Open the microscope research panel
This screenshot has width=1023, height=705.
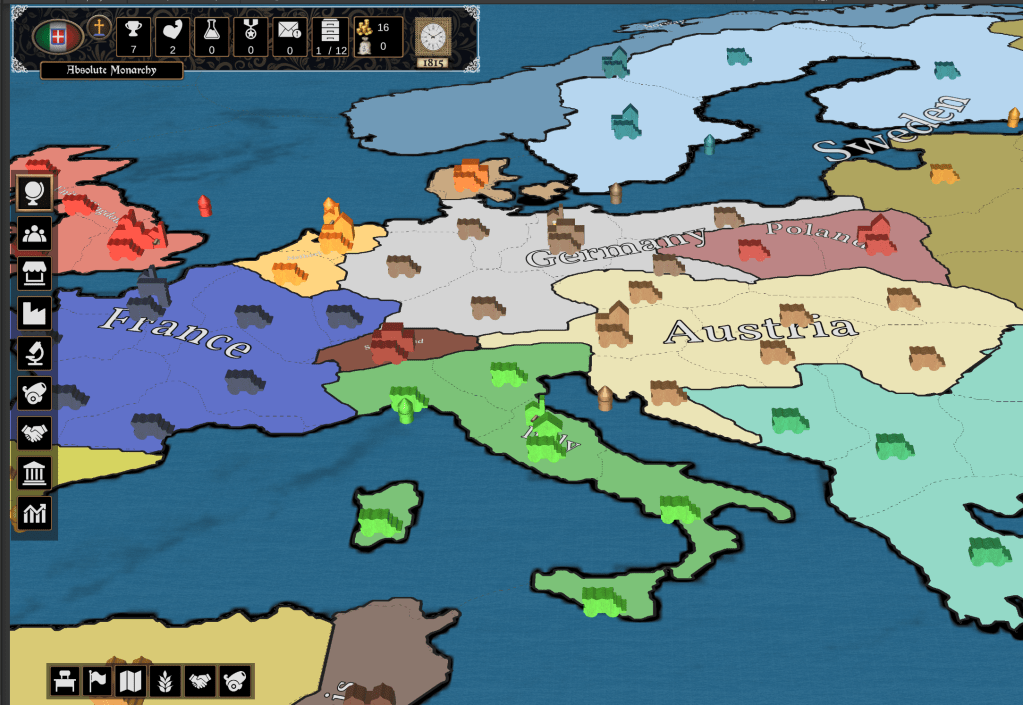[x=35, y=353]
